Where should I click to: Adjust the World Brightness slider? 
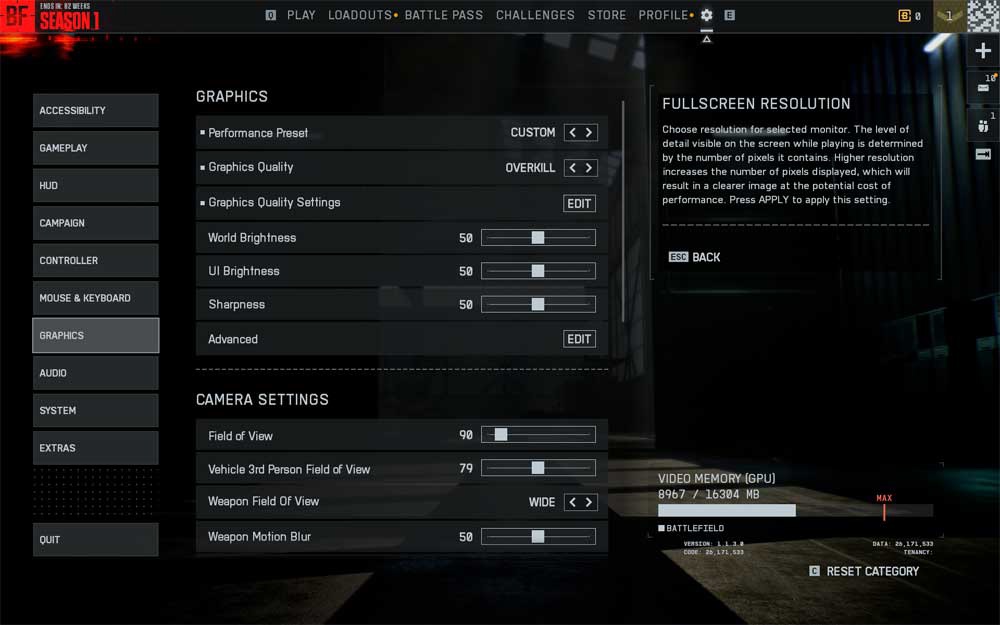pos(538,238)
